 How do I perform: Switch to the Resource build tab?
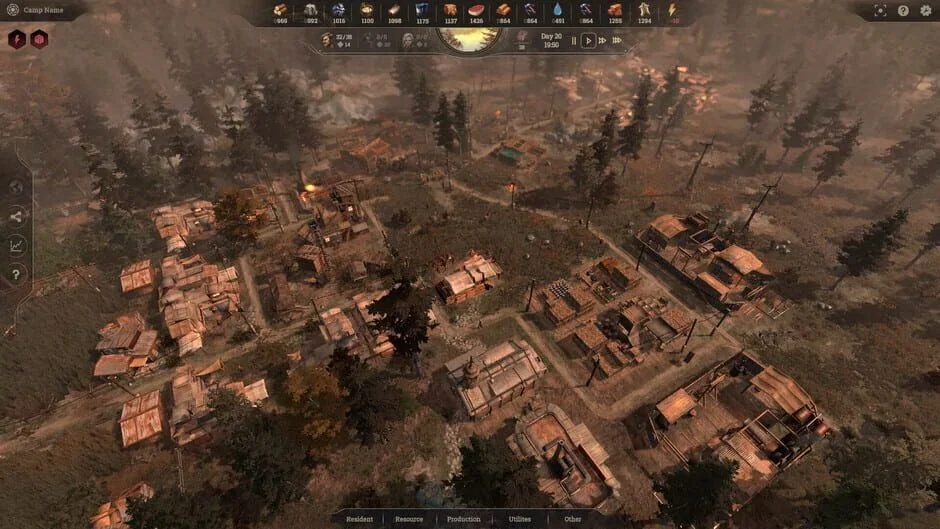[409, 519]
